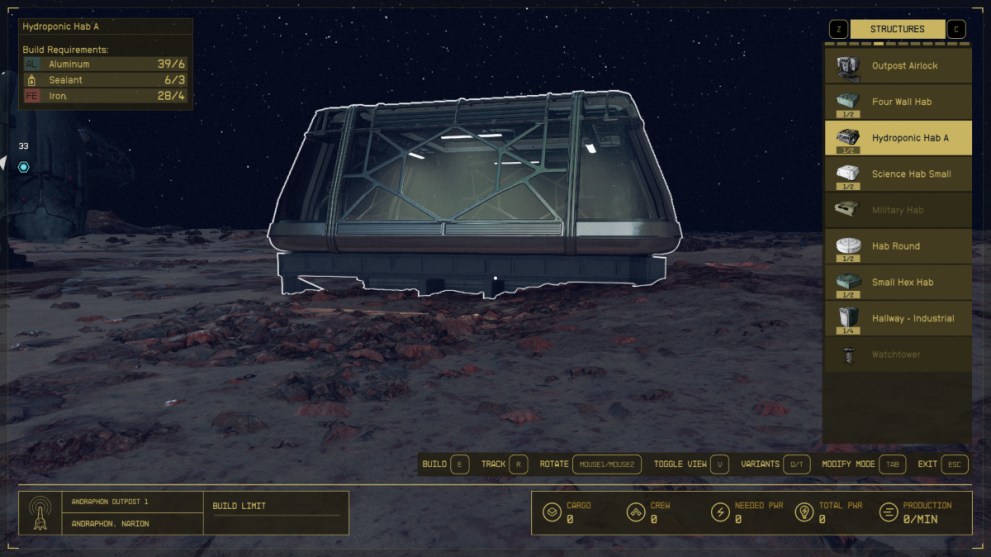Open the Structures category tab
The image size is (991, 557).
click(x=897, y=29)
